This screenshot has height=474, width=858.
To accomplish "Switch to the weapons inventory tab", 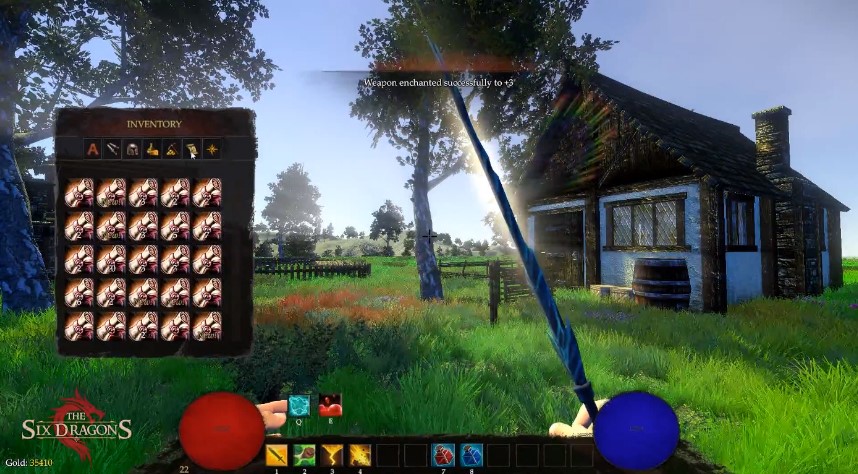I will click(x=112, y=150).
